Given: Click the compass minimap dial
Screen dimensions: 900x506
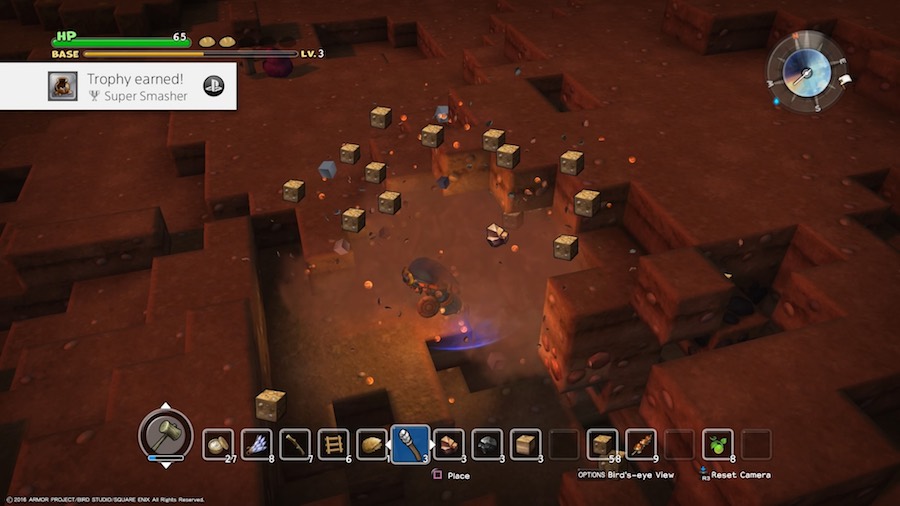Looking at the screenshot, I should coord(806,71).
